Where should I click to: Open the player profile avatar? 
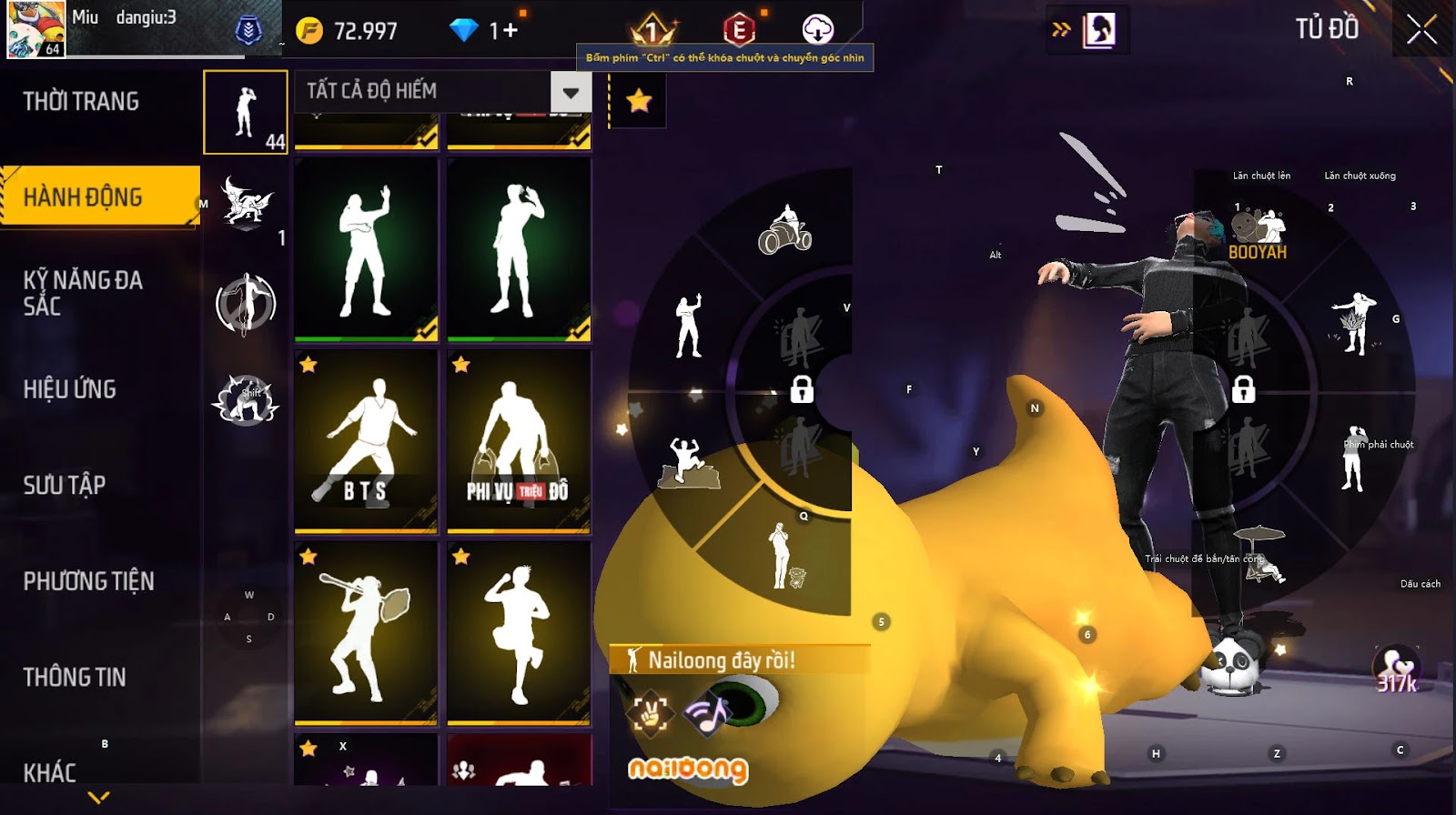click(36, 30)
